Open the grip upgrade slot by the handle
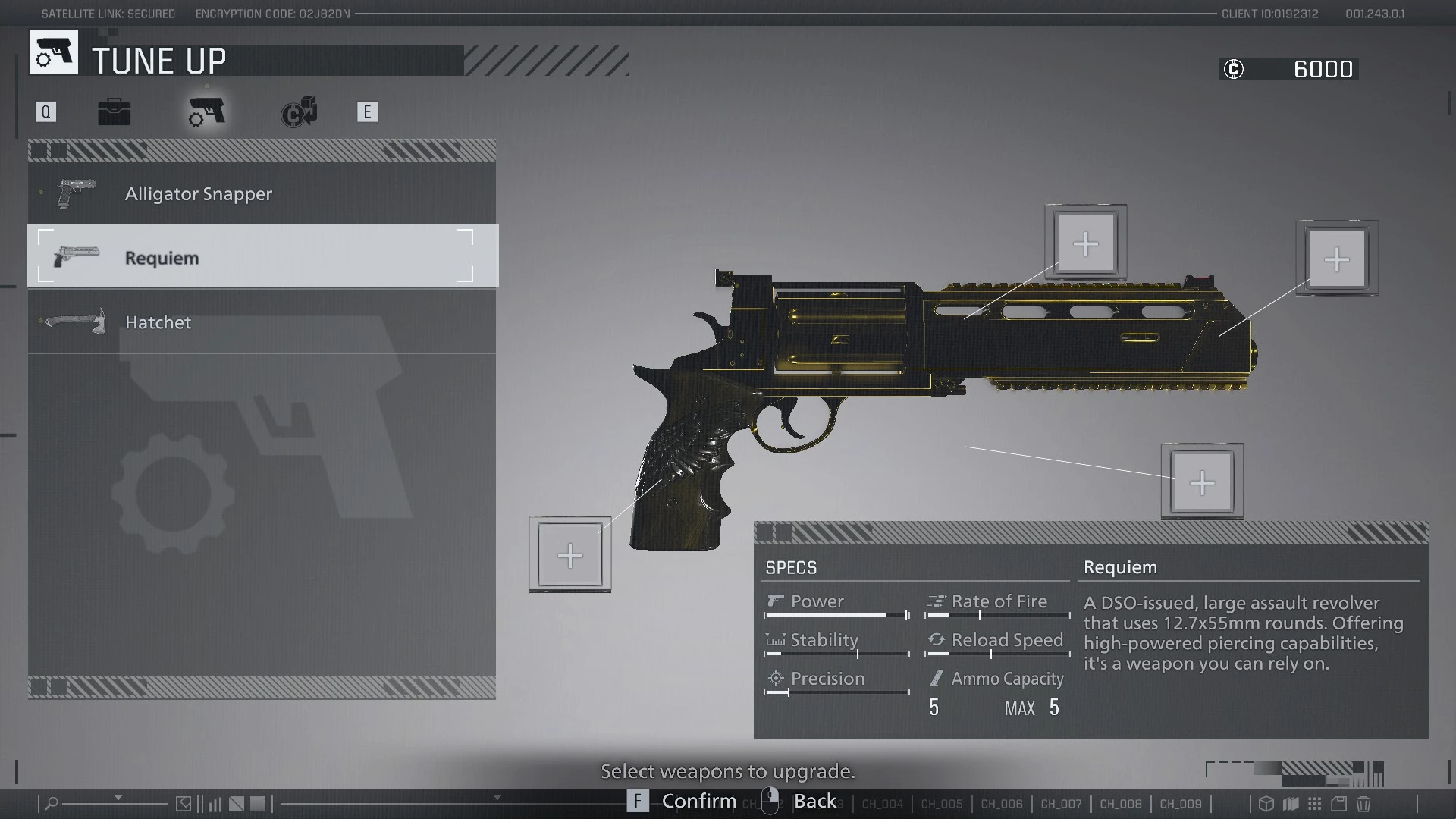Screen dimensions: 1456x819 (x=570, y=555)
